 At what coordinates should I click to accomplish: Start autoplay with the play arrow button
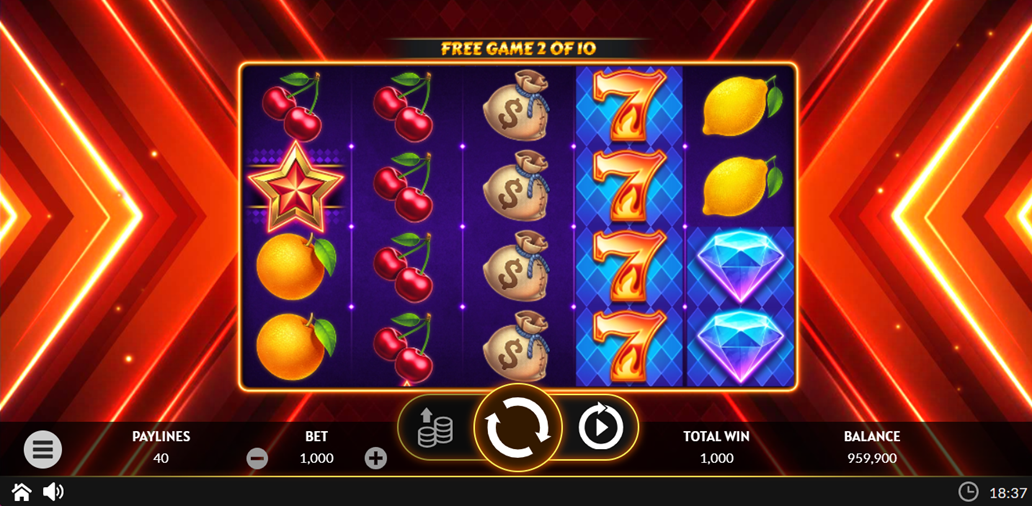(x=600, y=428)
